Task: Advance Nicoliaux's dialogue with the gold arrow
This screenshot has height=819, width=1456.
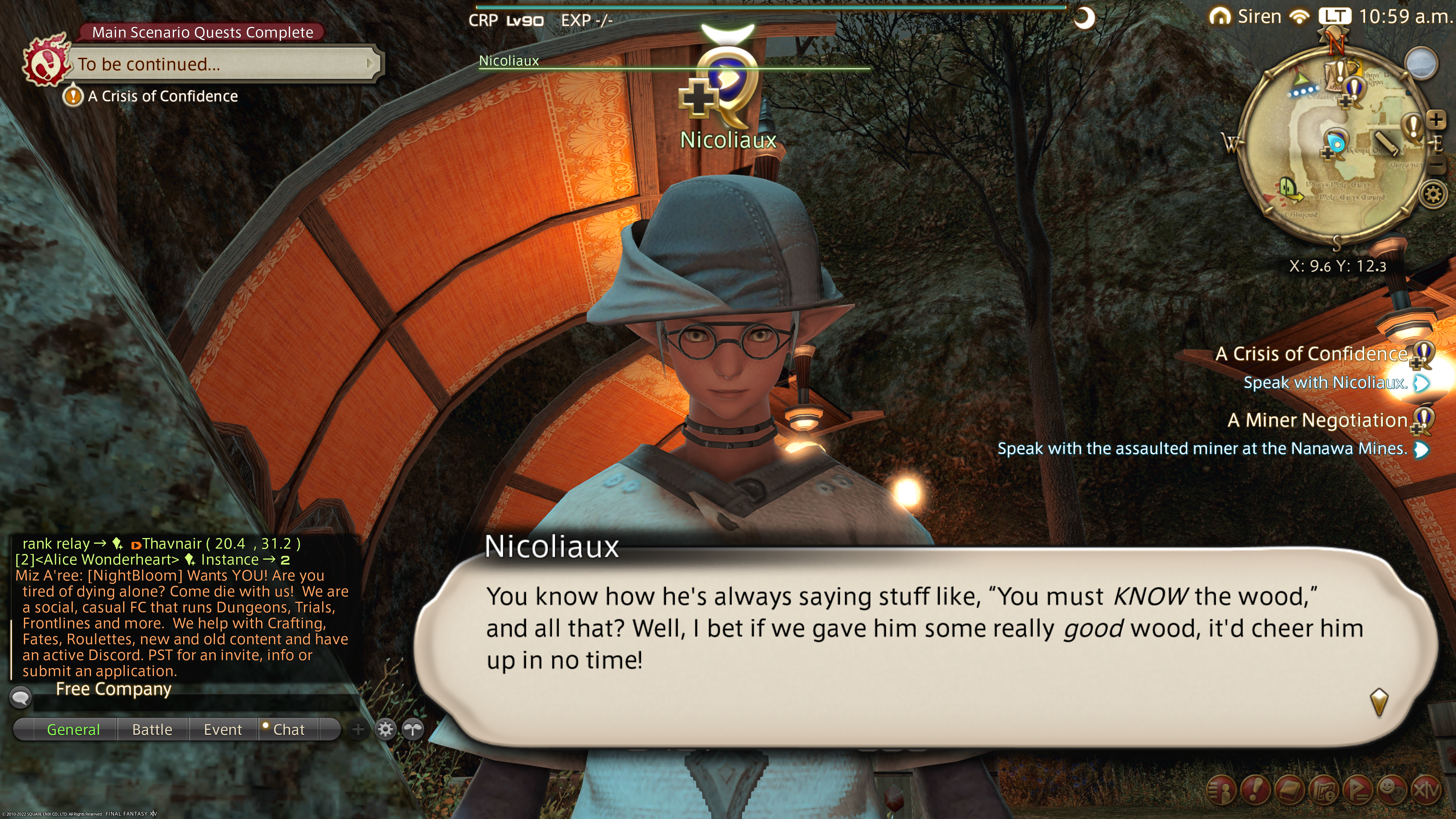Action: pos(1379,701)
